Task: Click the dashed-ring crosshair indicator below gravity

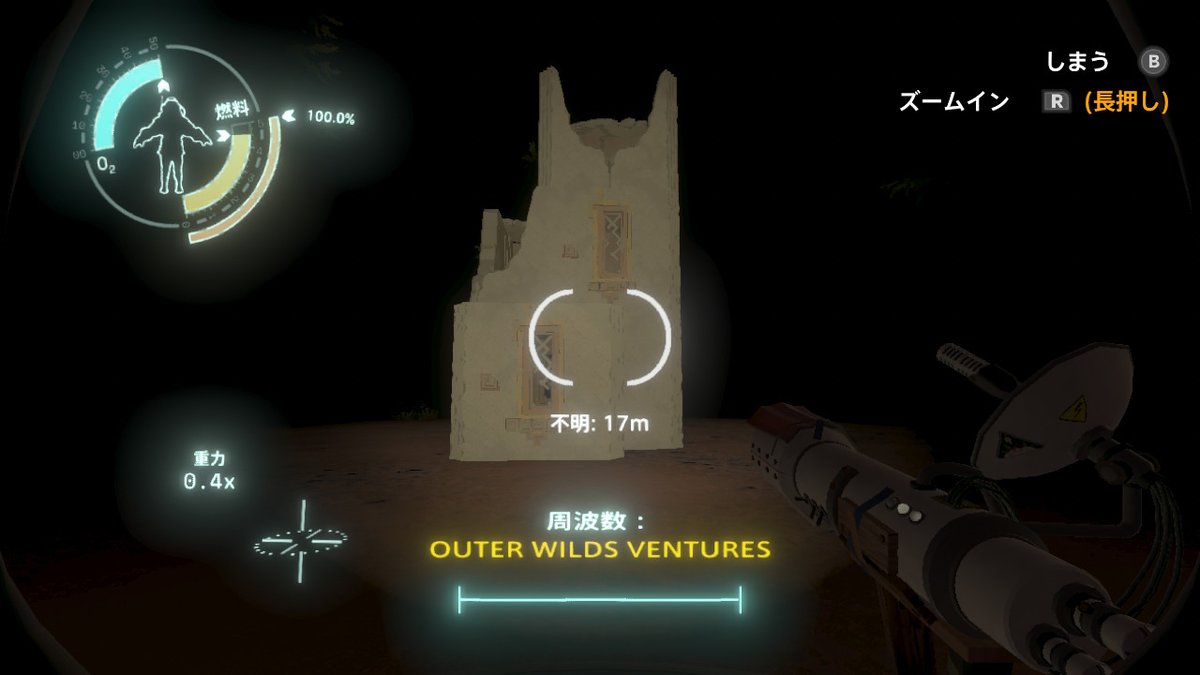Action: 300,541
